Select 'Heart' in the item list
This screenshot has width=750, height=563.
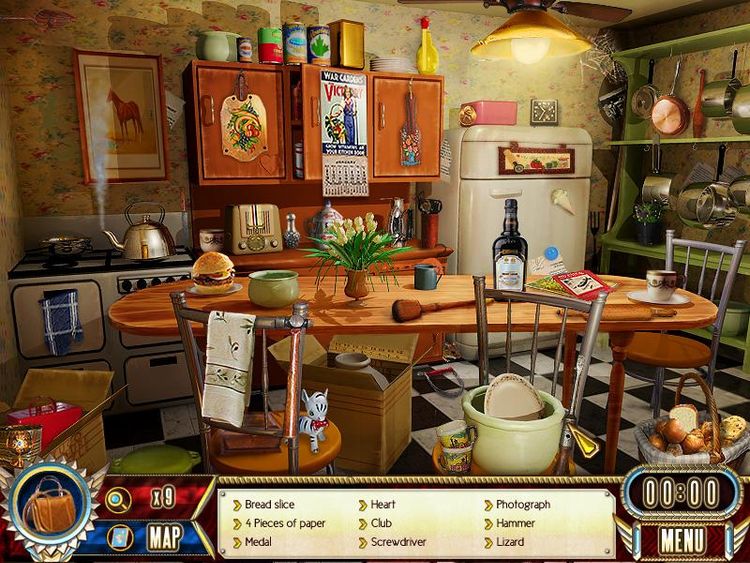tap(382, 505)
